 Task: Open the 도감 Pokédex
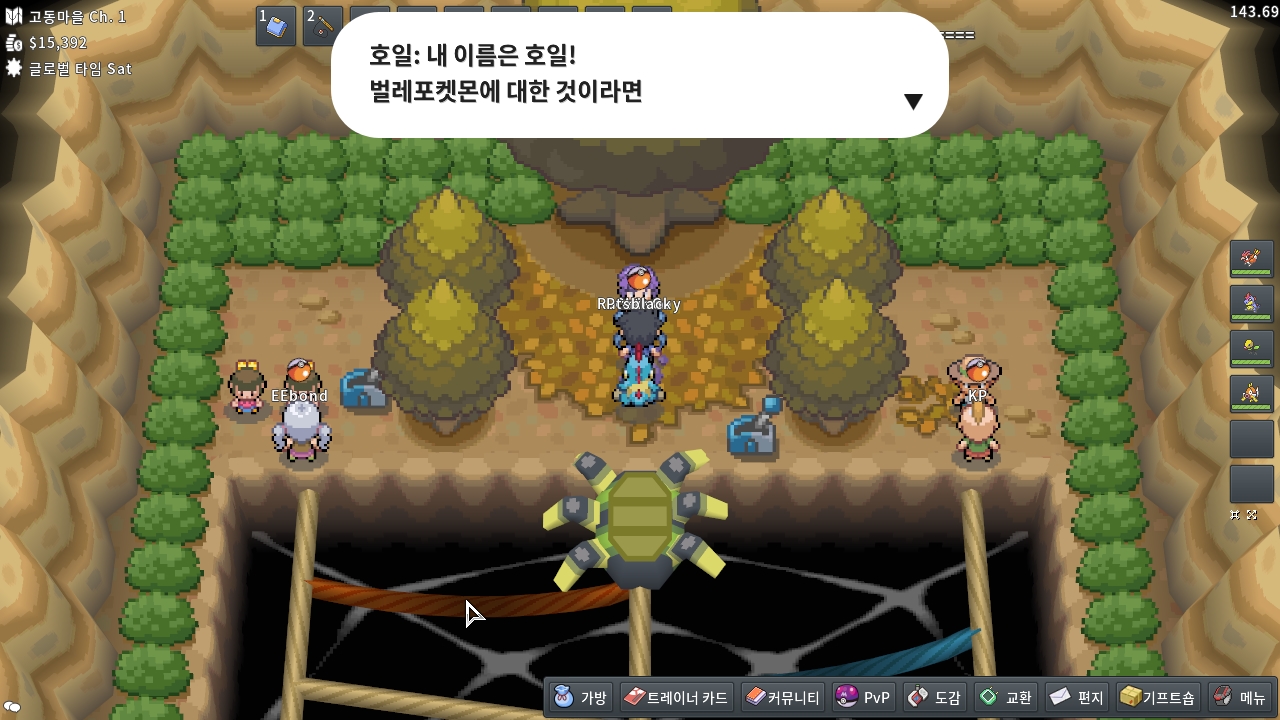click(934, 697)
